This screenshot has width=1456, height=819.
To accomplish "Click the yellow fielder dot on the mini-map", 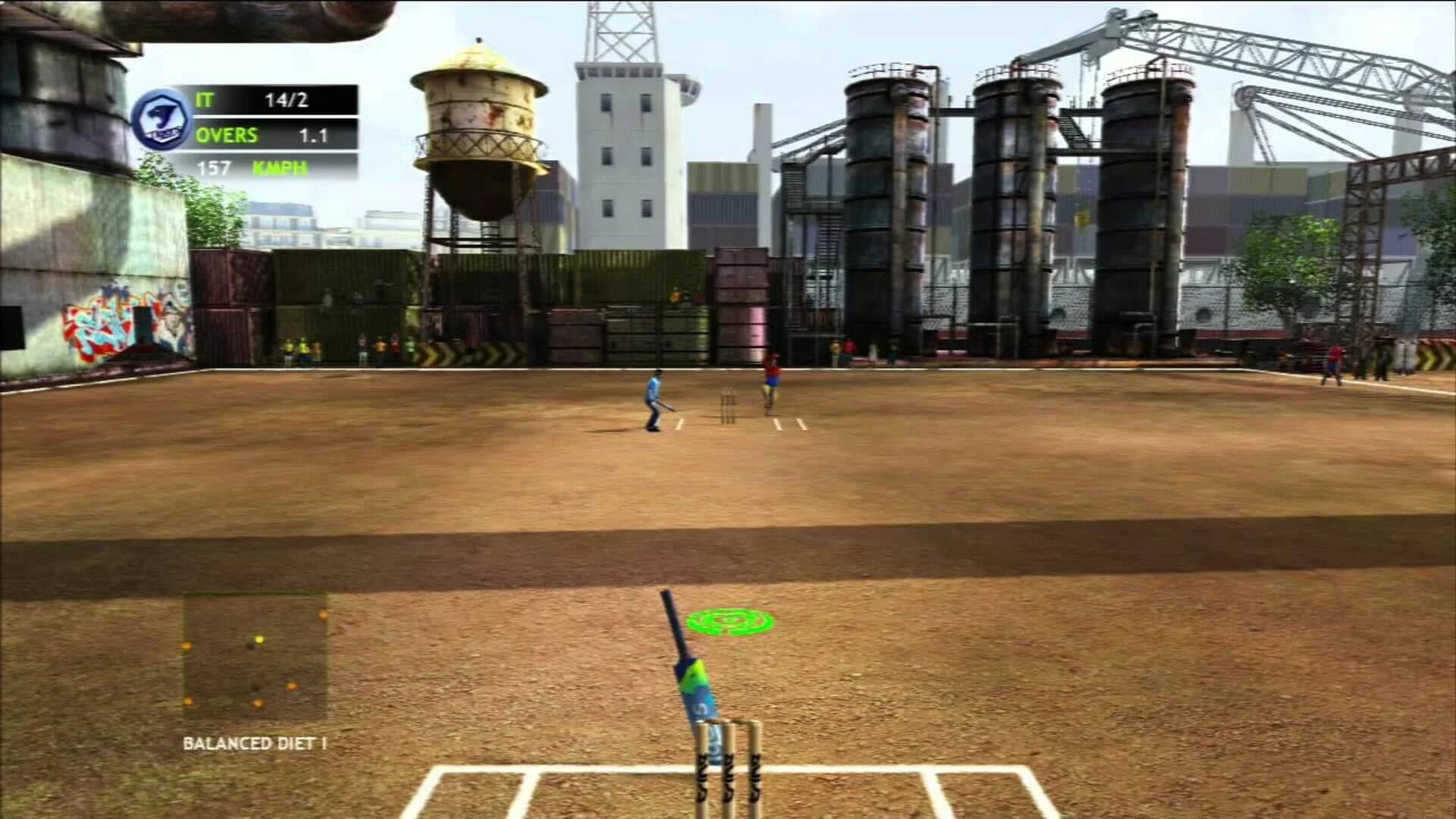I will tap(260, 639).
